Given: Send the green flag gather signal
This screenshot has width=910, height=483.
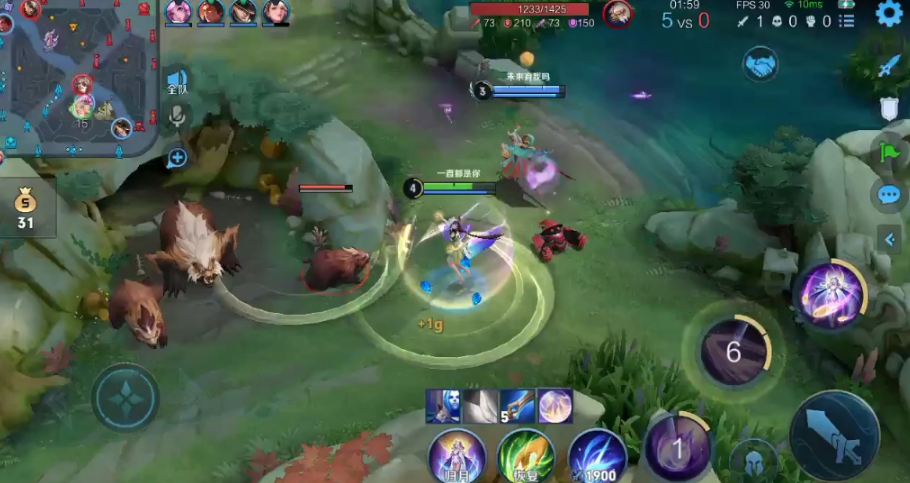Looking at the screenshot, I should click(889, 152).
